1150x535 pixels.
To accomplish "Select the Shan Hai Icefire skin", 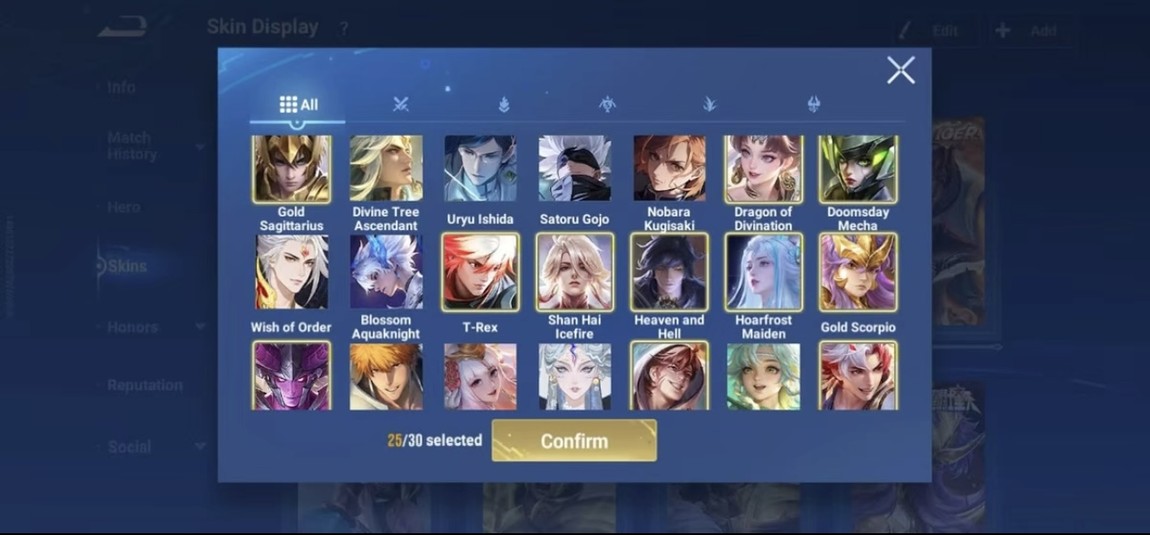I will [x=574, y=272].
